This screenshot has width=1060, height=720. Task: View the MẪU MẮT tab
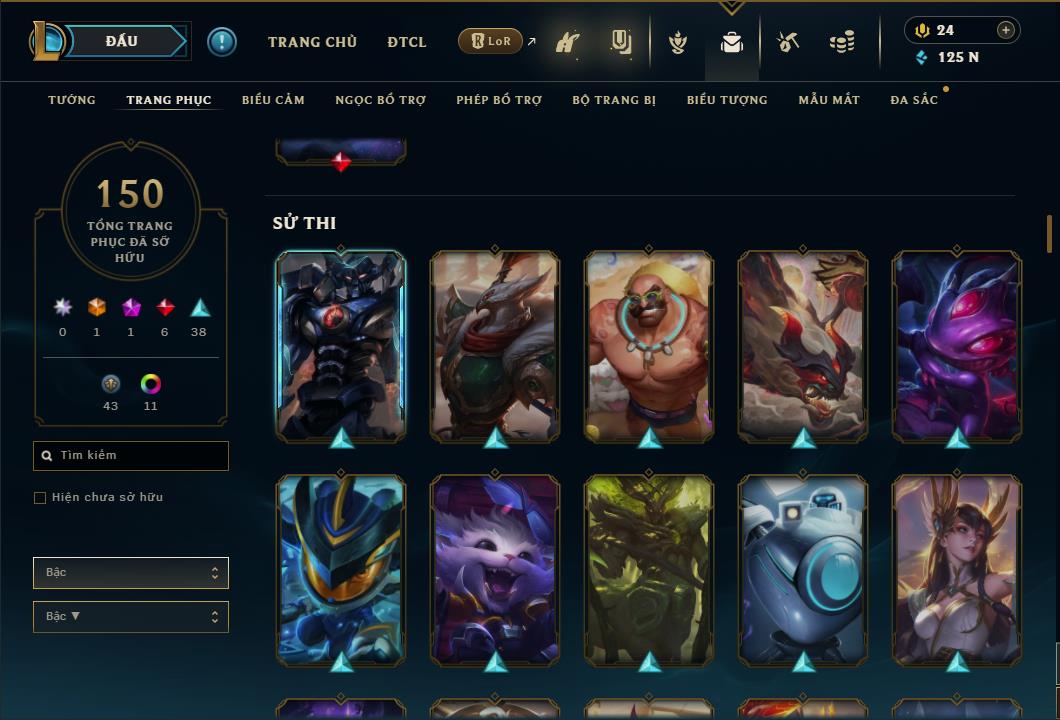[829, 100]
